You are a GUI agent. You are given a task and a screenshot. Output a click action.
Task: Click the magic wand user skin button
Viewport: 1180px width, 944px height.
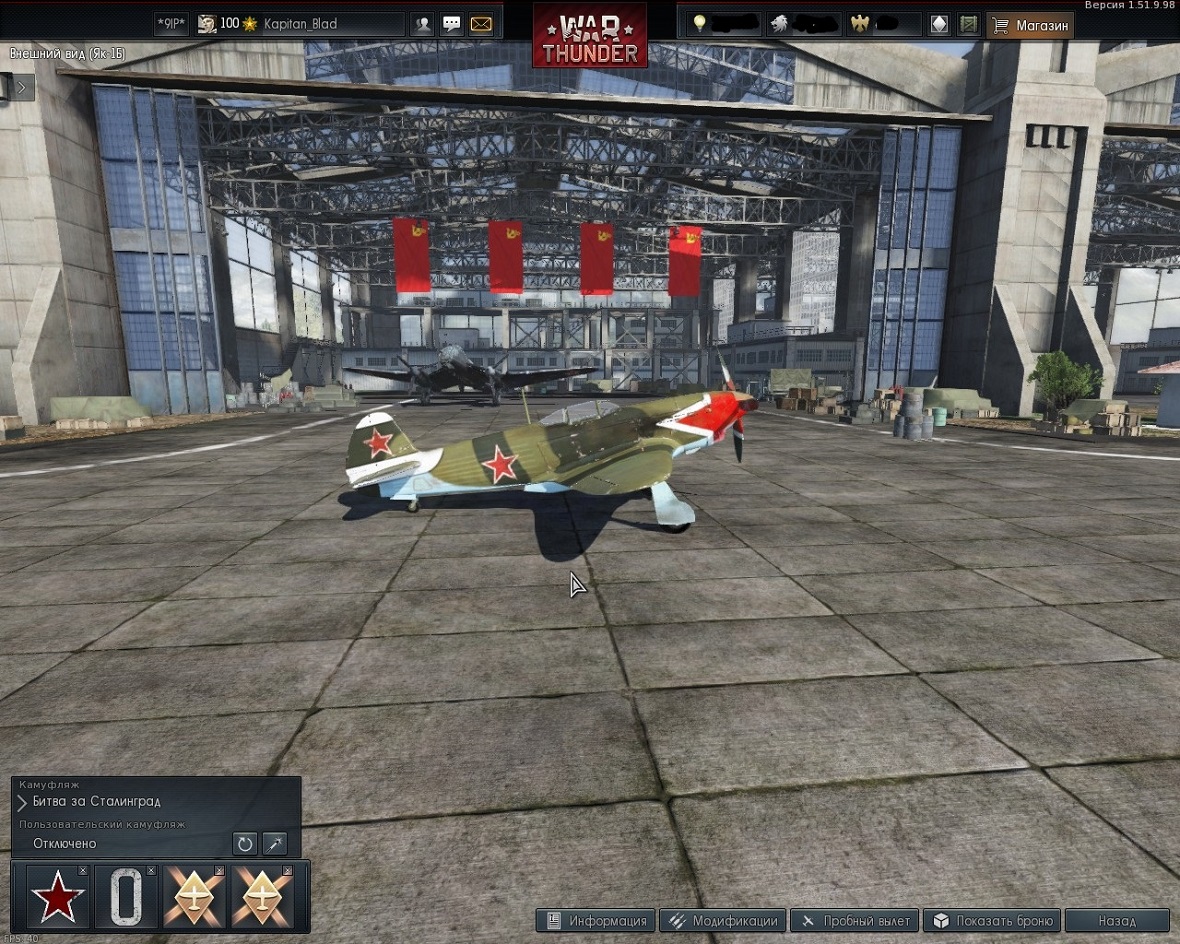click(274, 844)
